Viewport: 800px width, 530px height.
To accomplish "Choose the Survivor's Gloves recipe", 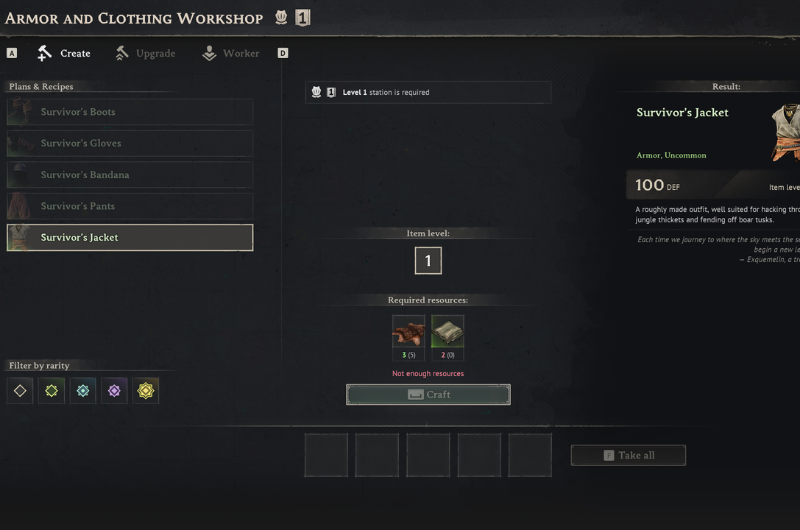I will (130, 143).
